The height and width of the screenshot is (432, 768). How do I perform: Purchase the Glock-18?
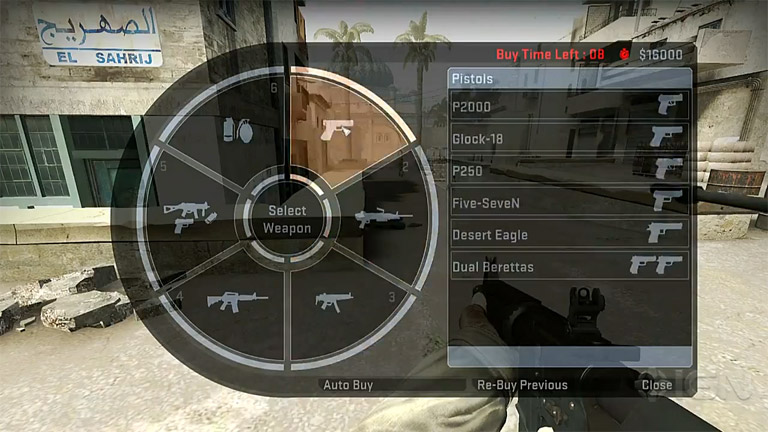(569, 138)
